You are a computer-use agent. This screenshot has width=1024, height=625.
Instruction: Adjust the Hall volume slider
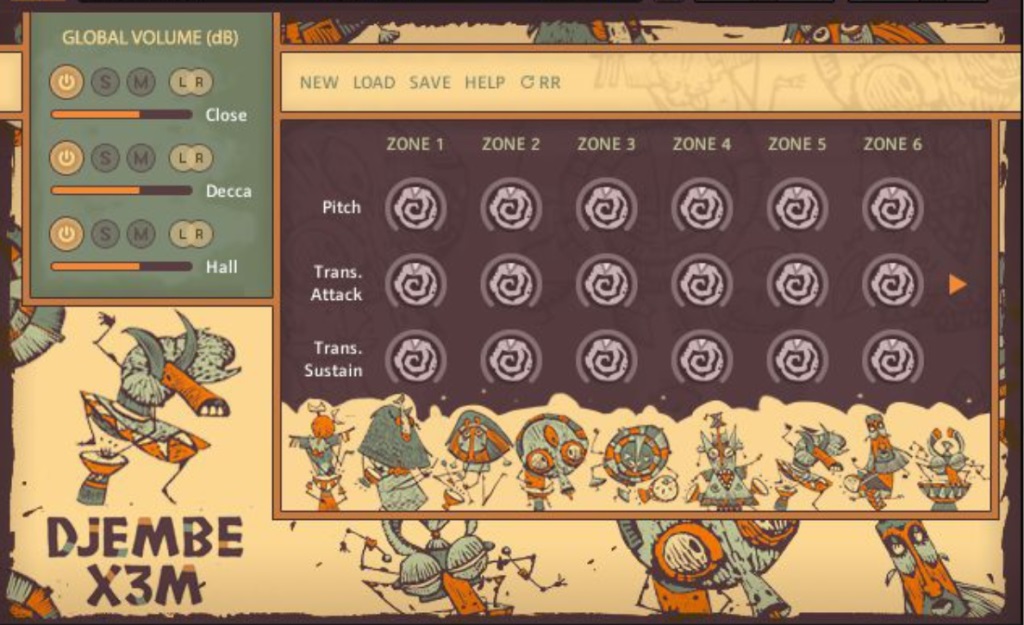coord(121,266)
